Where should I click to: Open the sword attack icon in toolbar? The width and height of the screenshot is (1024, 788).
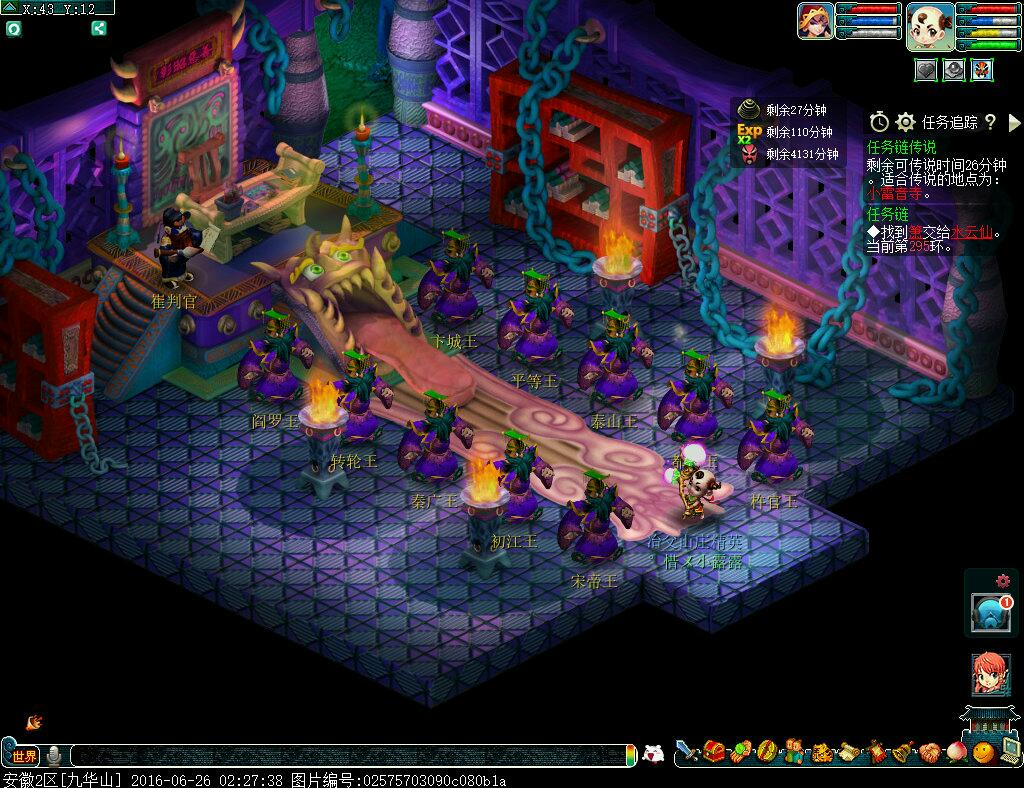(687, 751)
